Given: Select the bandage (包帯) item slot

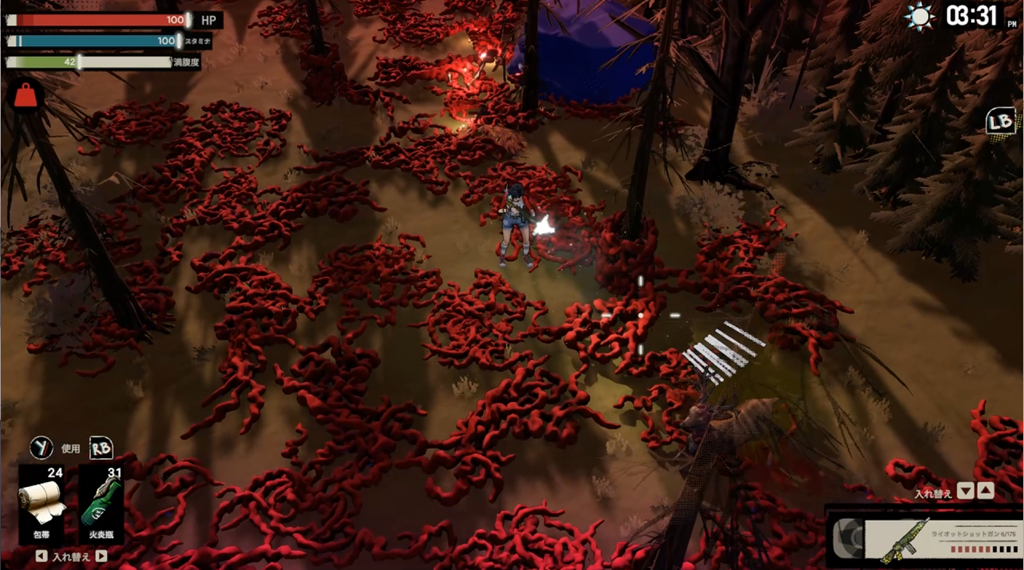Looking at the screenshot, I should coord(42,504).
